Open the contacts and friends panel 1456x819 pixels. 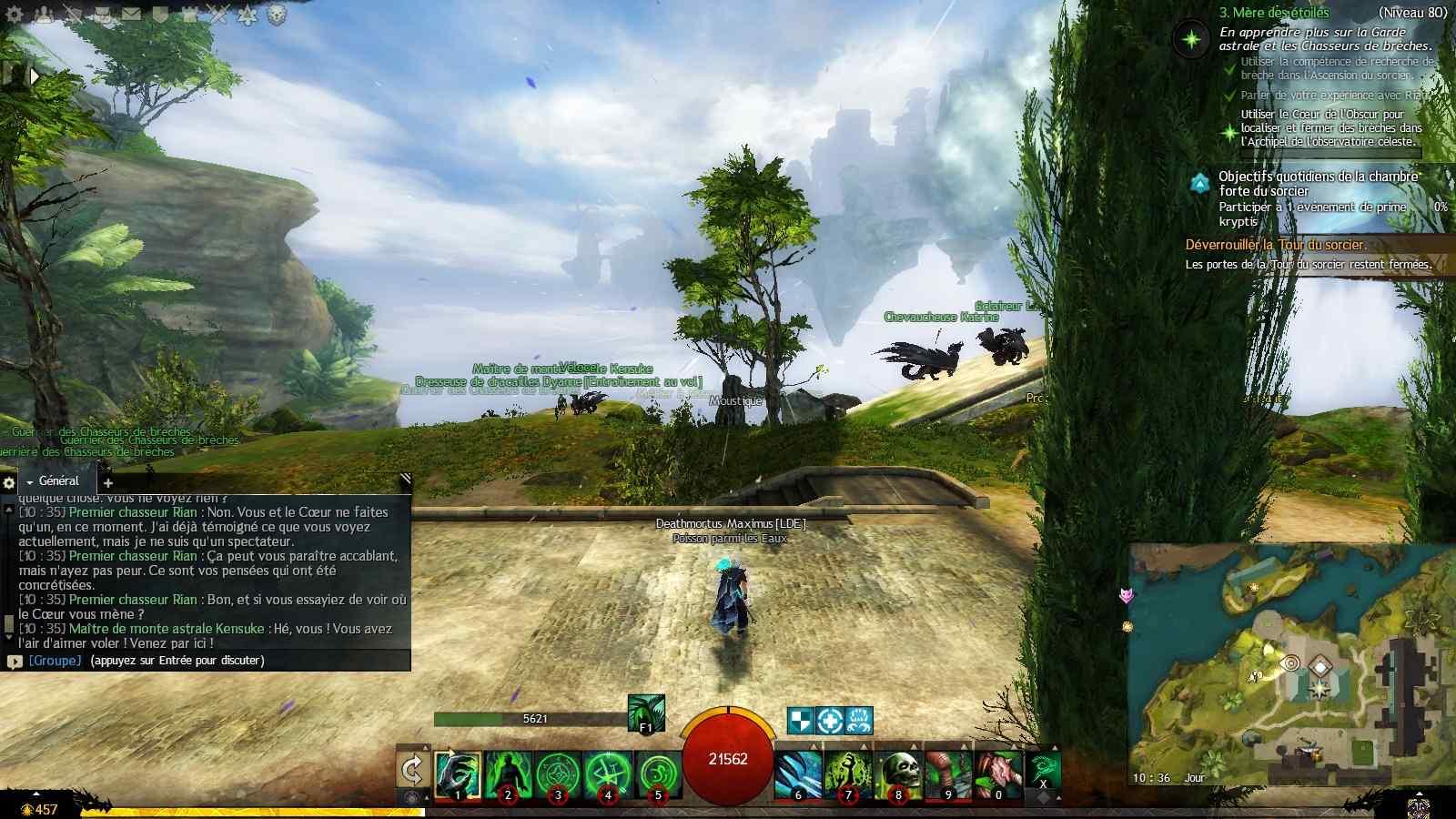click(44, 14)
